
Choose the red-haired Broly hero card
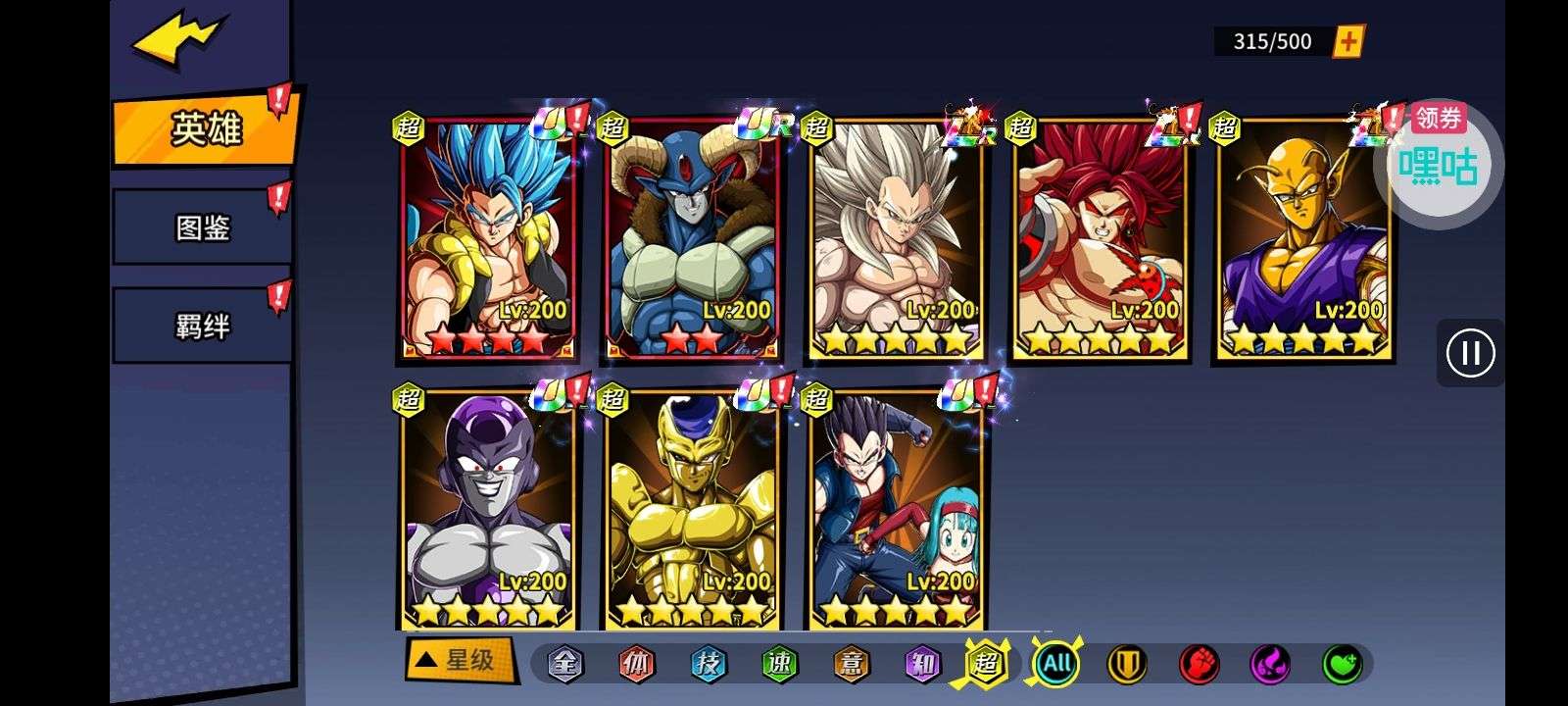(1100, 238)
